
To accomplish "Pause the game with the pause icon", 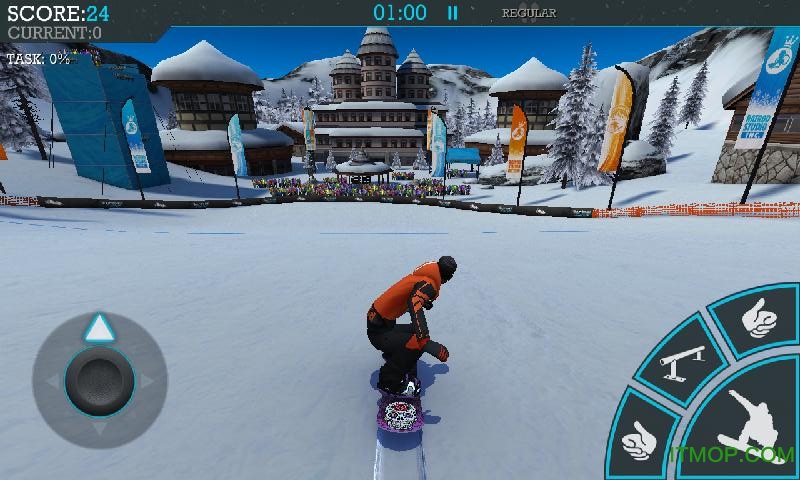I will pos(452,13).
